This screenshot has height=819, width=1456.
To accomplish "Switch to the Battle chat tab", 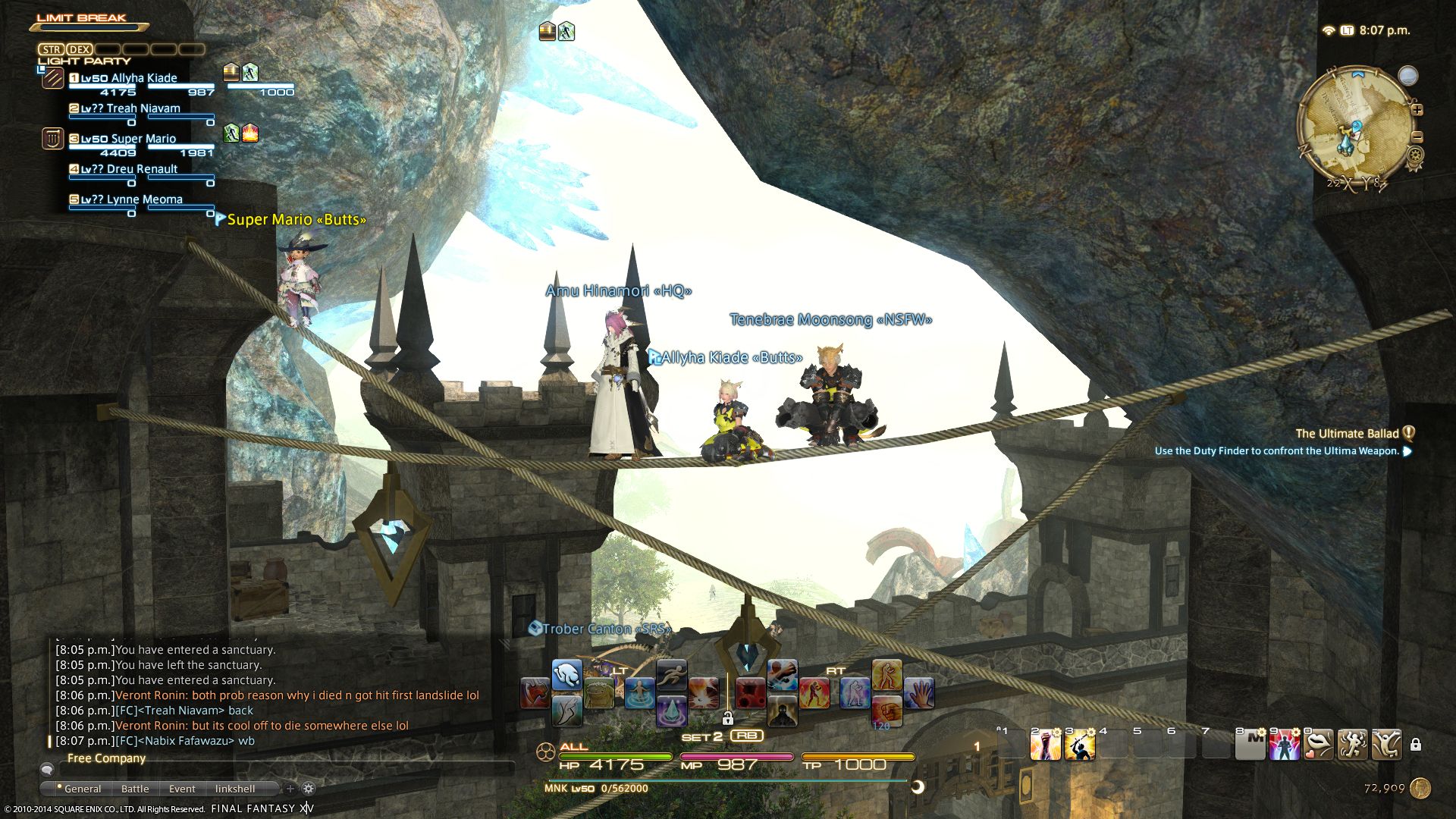I will (x=135, y=789).
